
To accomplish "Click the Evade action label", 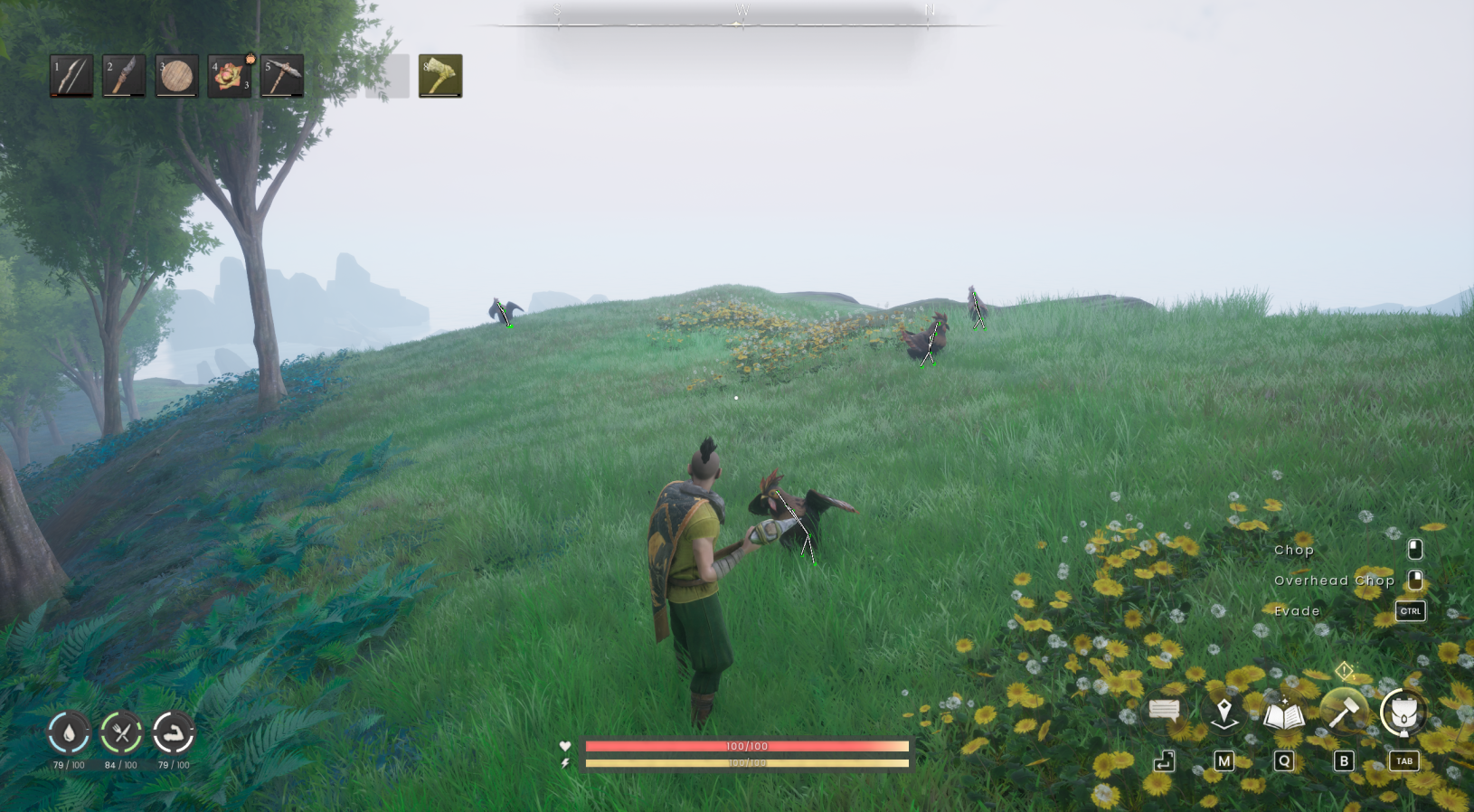I will 1296,611.
